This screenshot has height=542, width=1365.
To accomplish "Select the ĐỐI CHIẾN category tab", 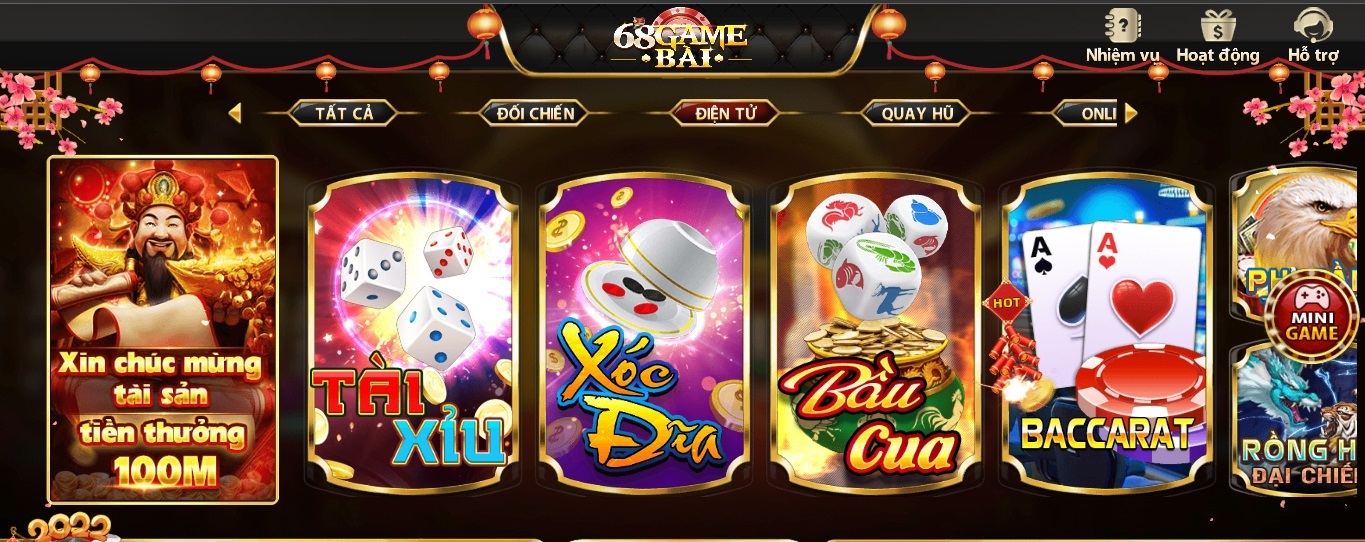I will [535, 113].
